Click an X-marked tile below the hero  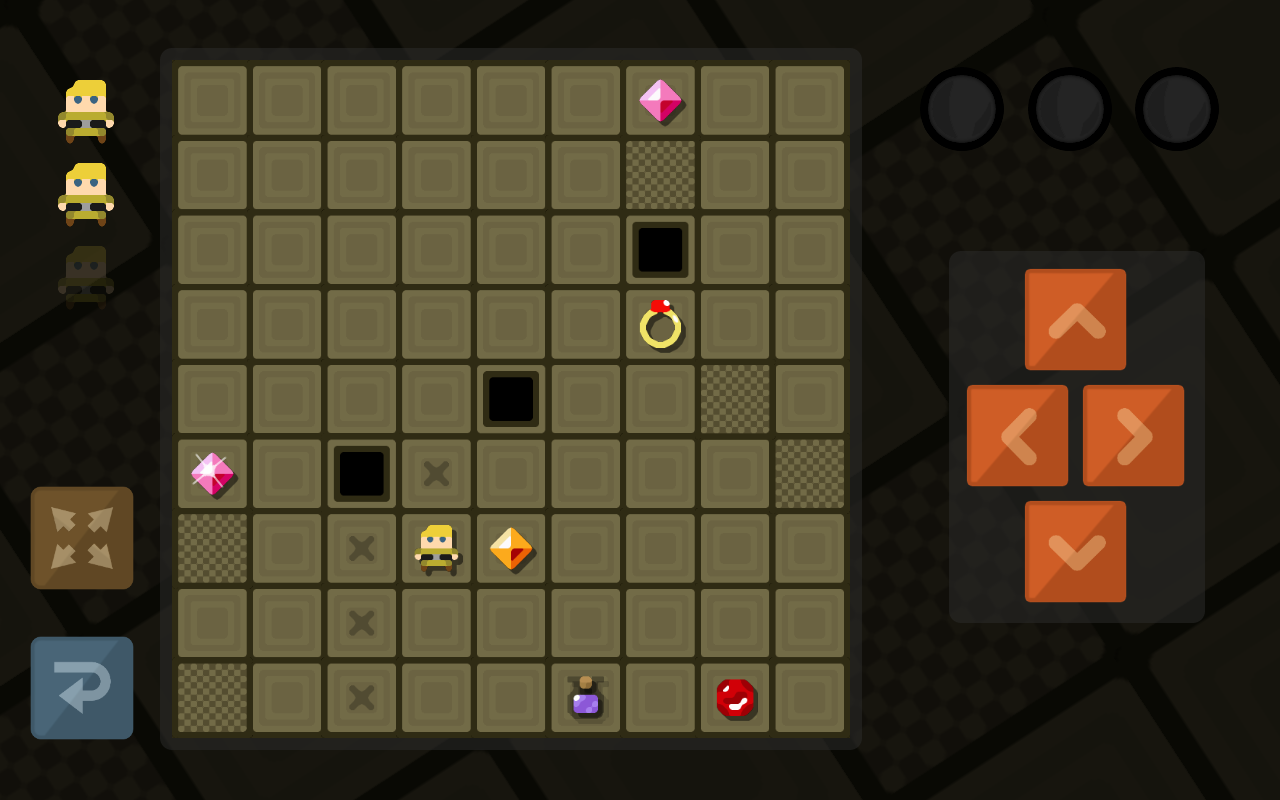pyautogui.click(x=361, y=623)
